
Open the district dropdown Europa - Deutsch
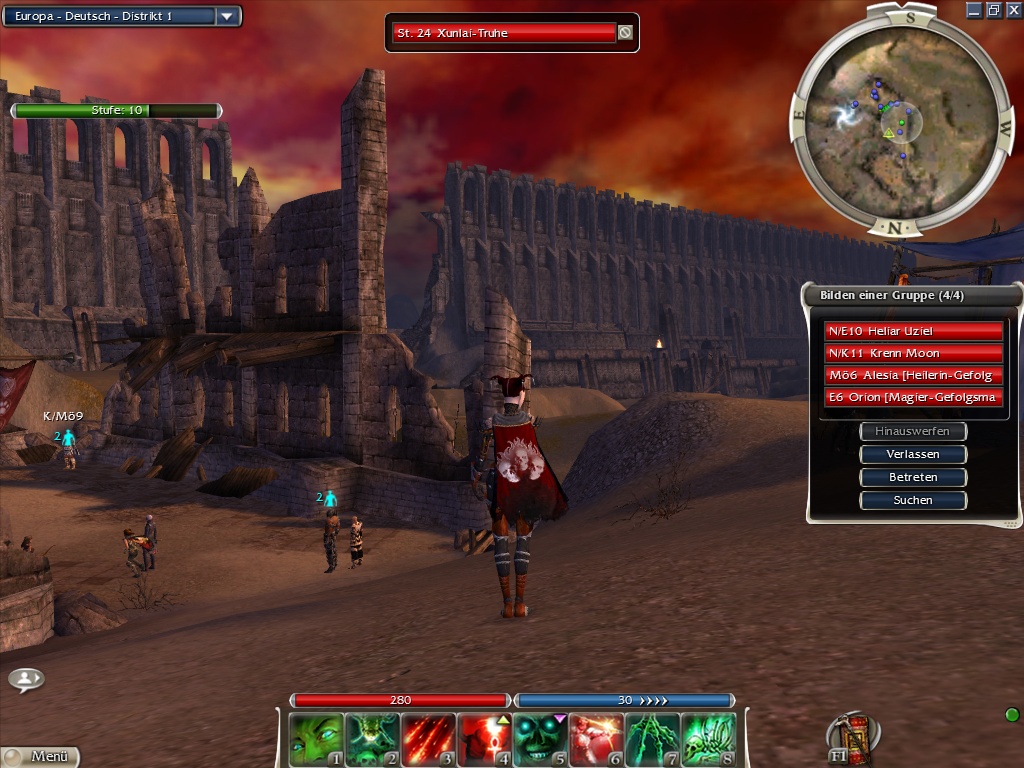pyautogui.click(x=227, y=16)
